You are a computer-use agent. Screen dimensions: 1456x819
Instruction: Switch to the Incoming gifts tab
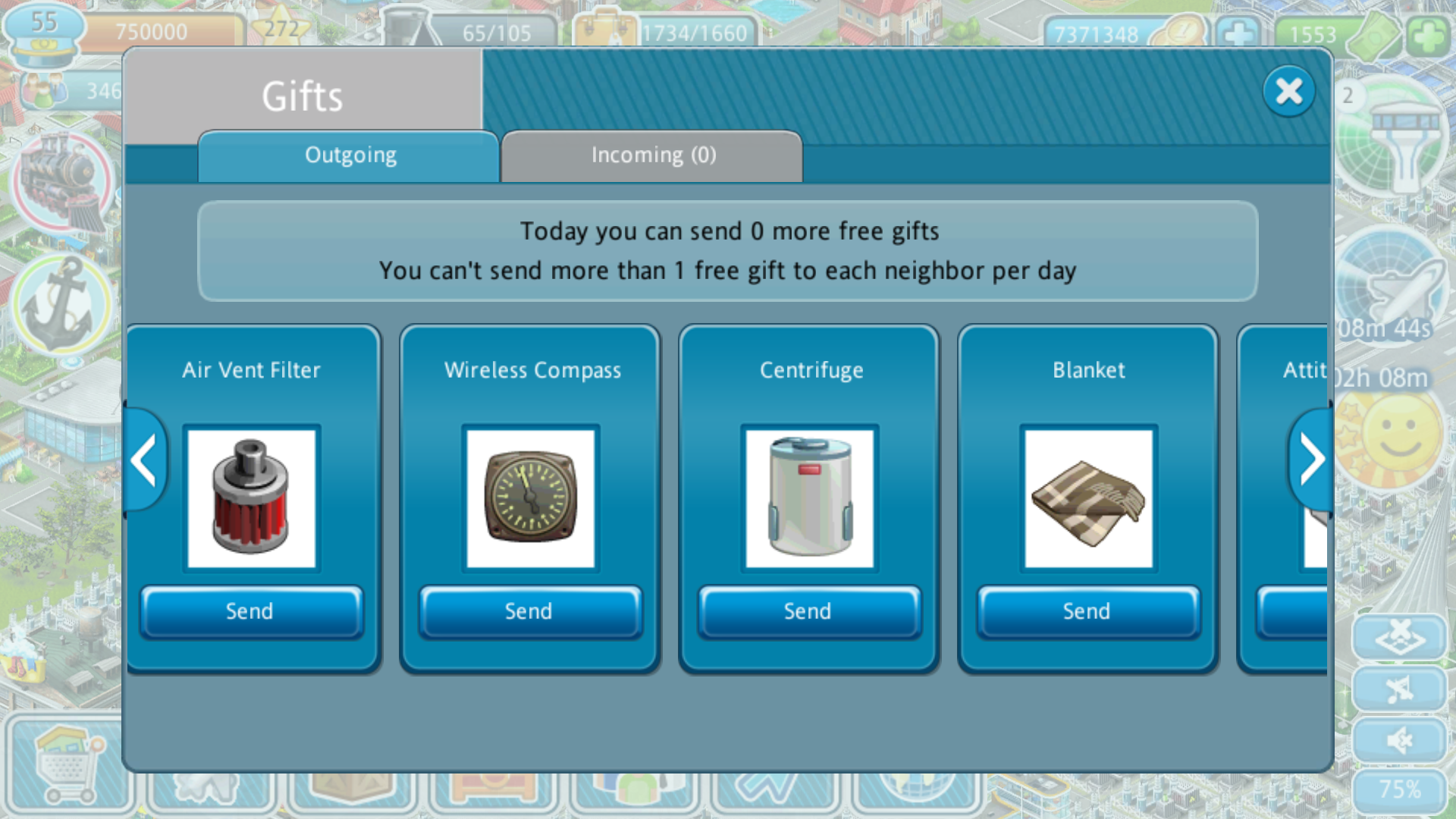click(652, 156)
